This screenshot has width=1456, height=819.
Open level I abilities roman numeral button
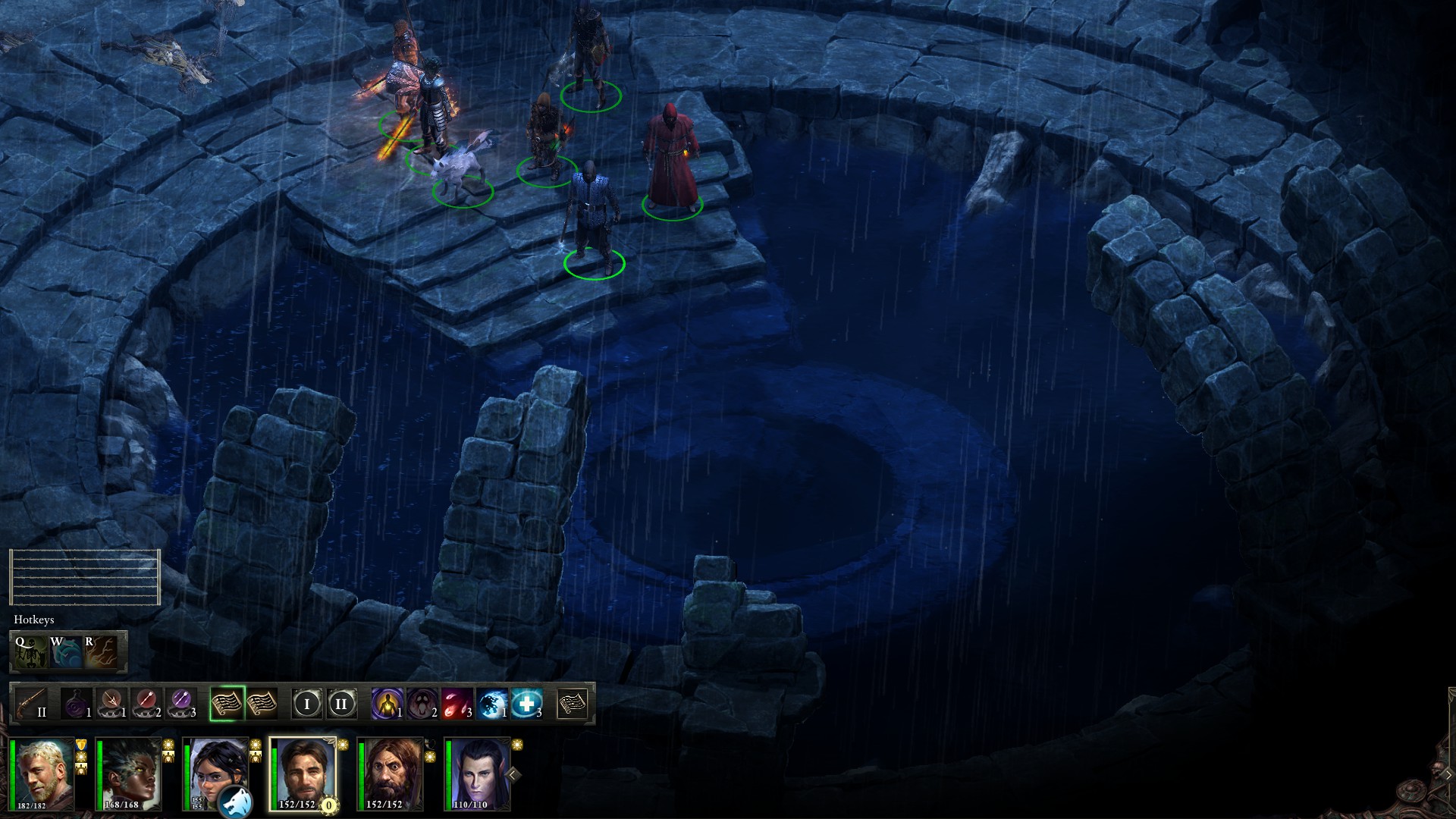pyautogui.click(x=307, y=704)
